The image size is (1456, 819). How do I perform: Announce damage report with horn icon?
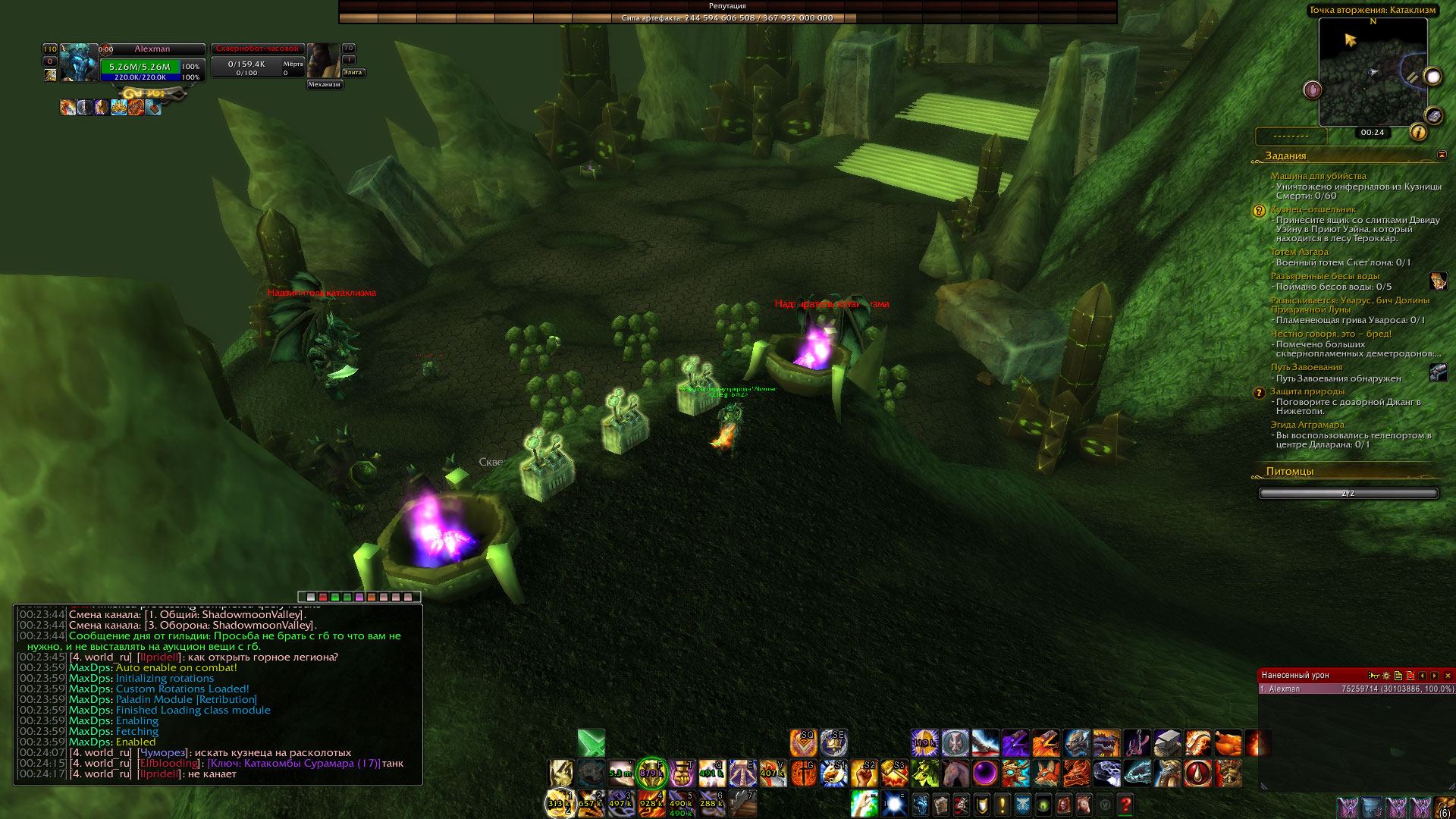pyautogui.click(x=1373, y=676)
